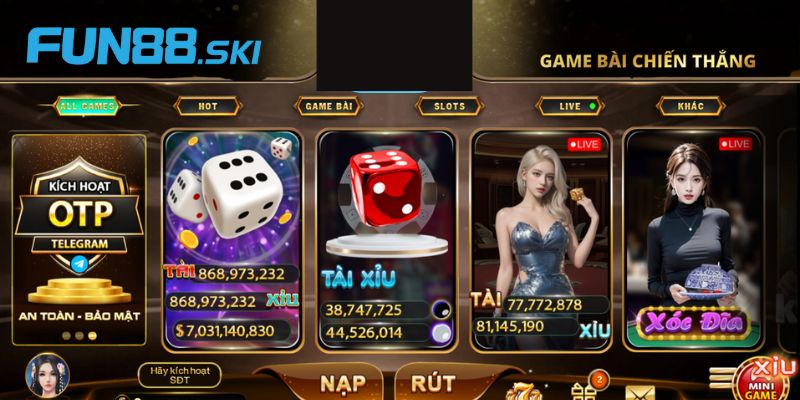
Task: Choose the KHÁC category tab
Action: click(x=691, y=106)
